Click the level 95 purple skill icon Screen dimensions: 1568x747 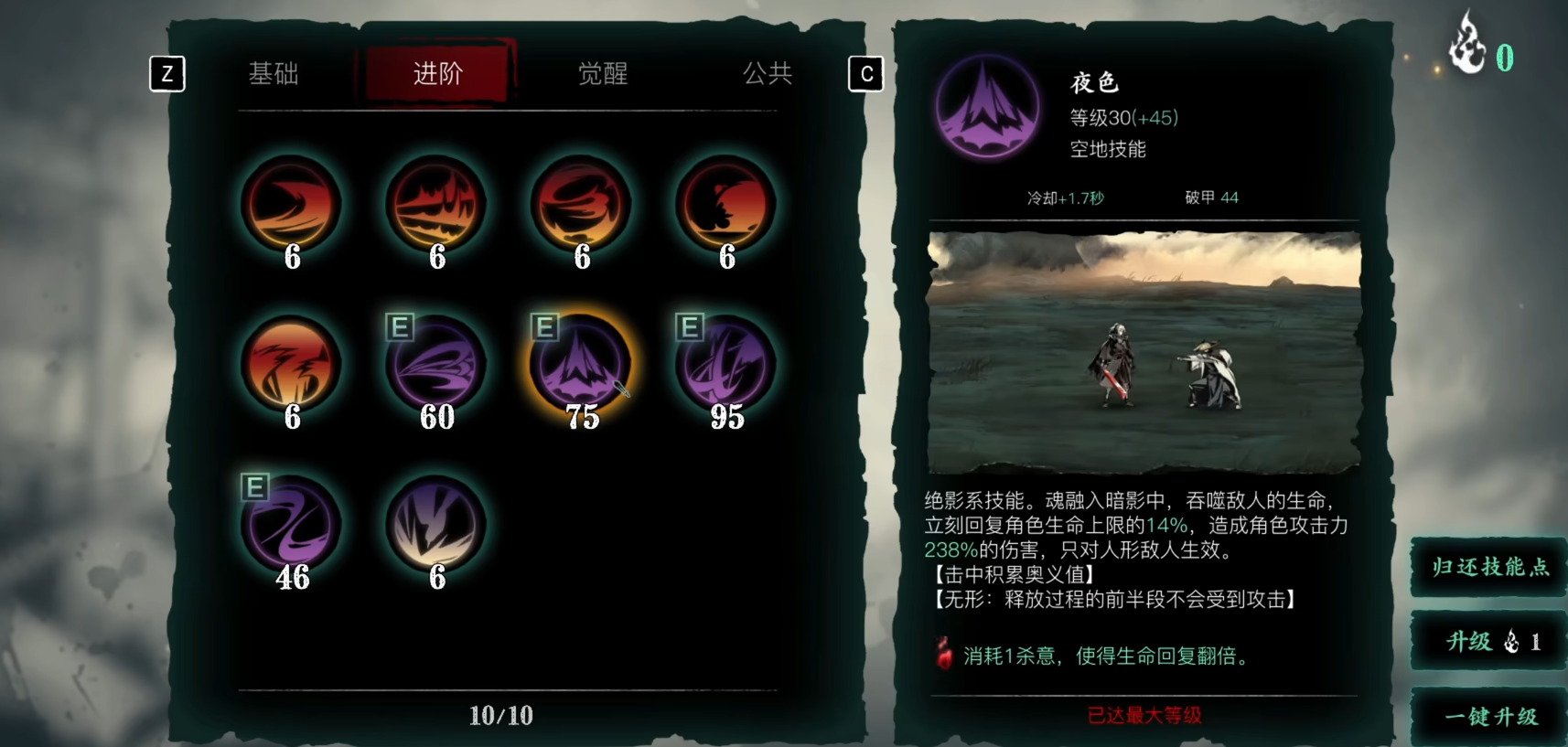click(725, 364)
